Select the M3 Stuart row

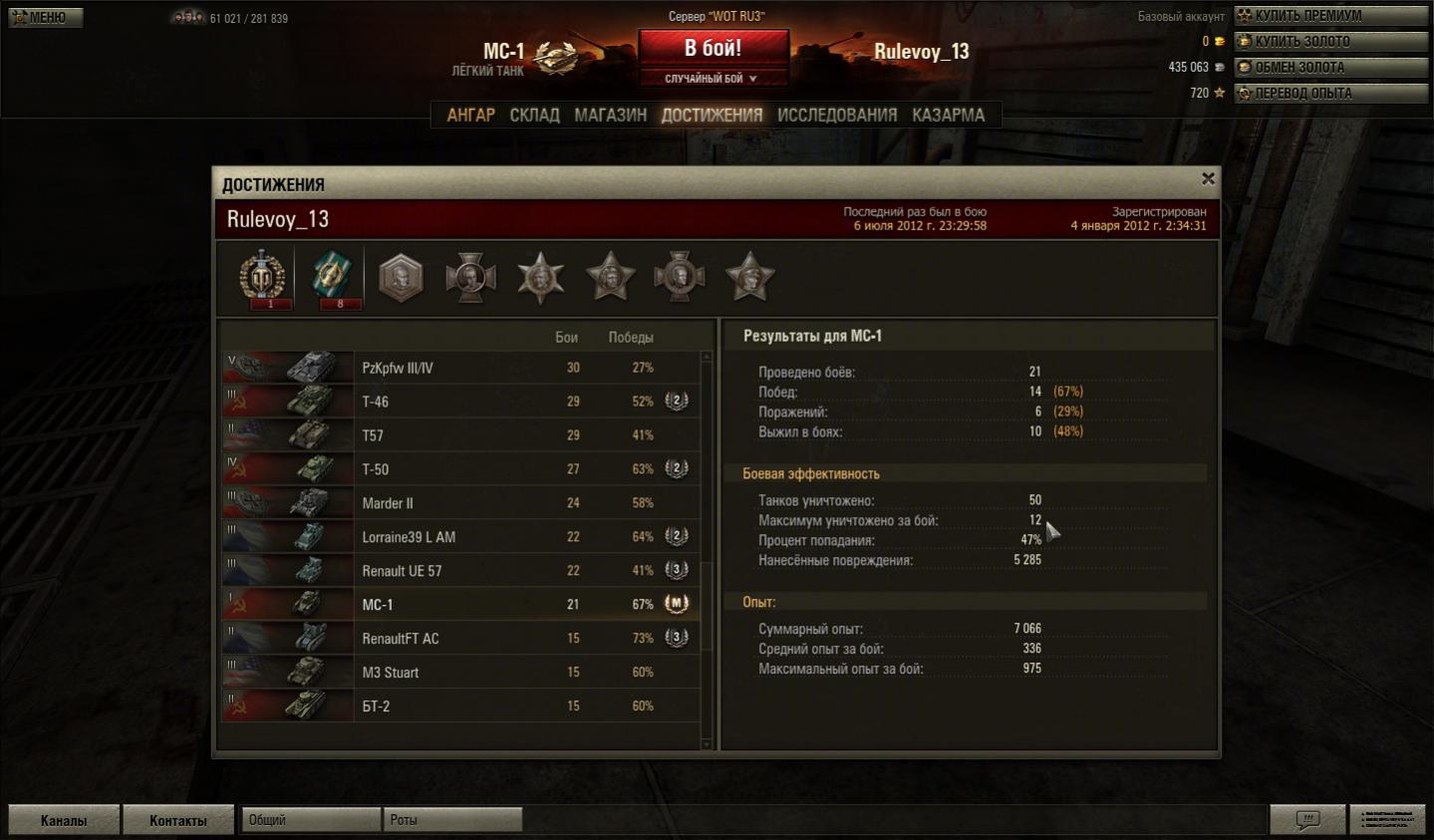pyautogui.click(x=458, y=673)
